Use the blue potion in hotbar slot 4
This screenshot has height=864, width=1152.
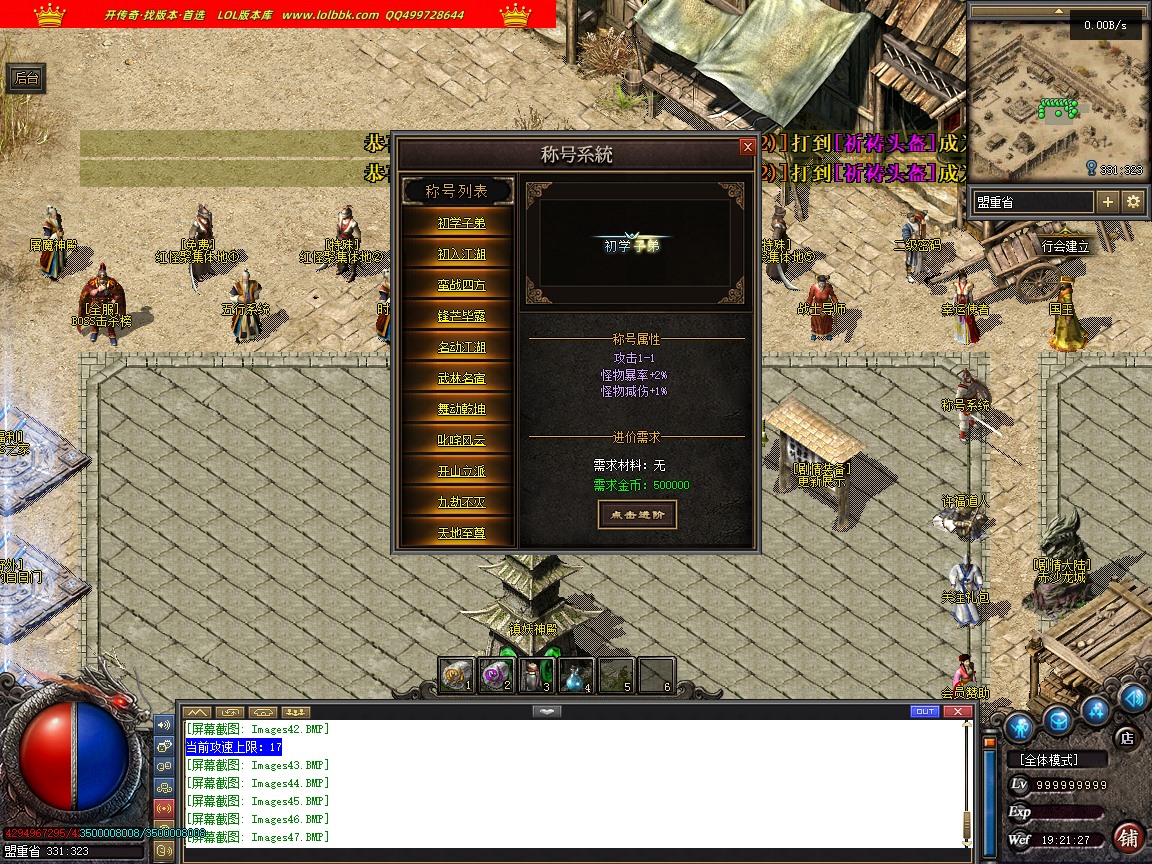point(575,675)
